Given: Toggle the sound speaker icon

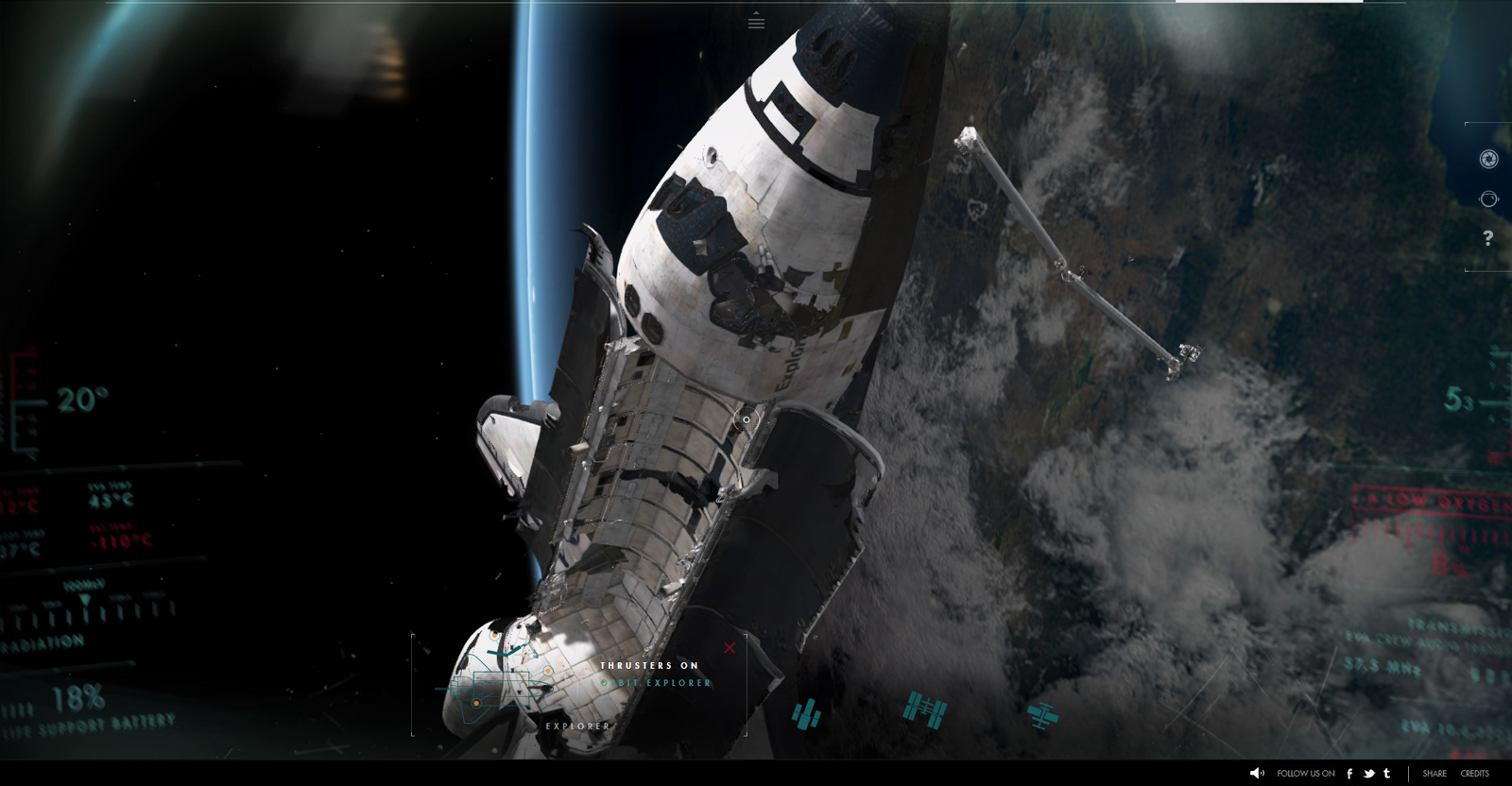Looking at the screenshot, I should pyautogui.click(x=1257, y=774).
